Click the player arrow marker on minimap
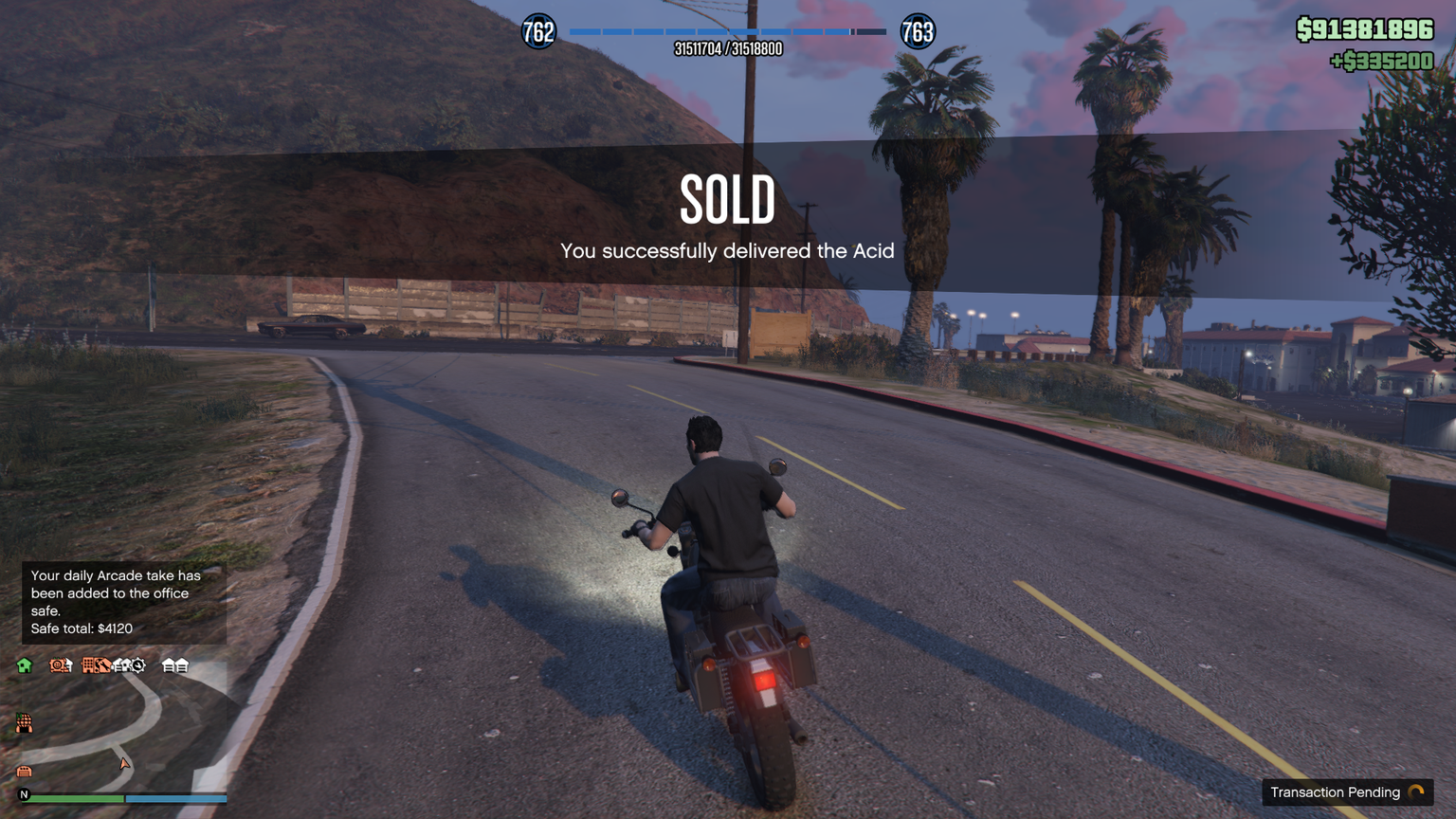The height and width of the screenshot is (819, 1456). point(124,763)
